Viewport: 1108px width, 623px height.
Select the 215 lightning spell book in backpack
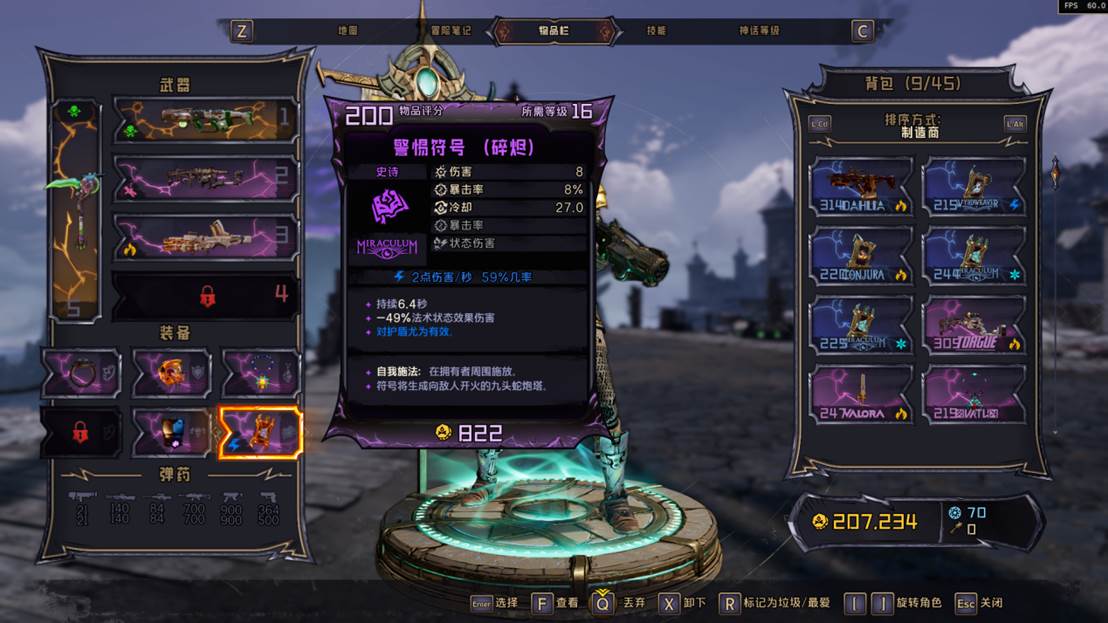coord(975,188)
